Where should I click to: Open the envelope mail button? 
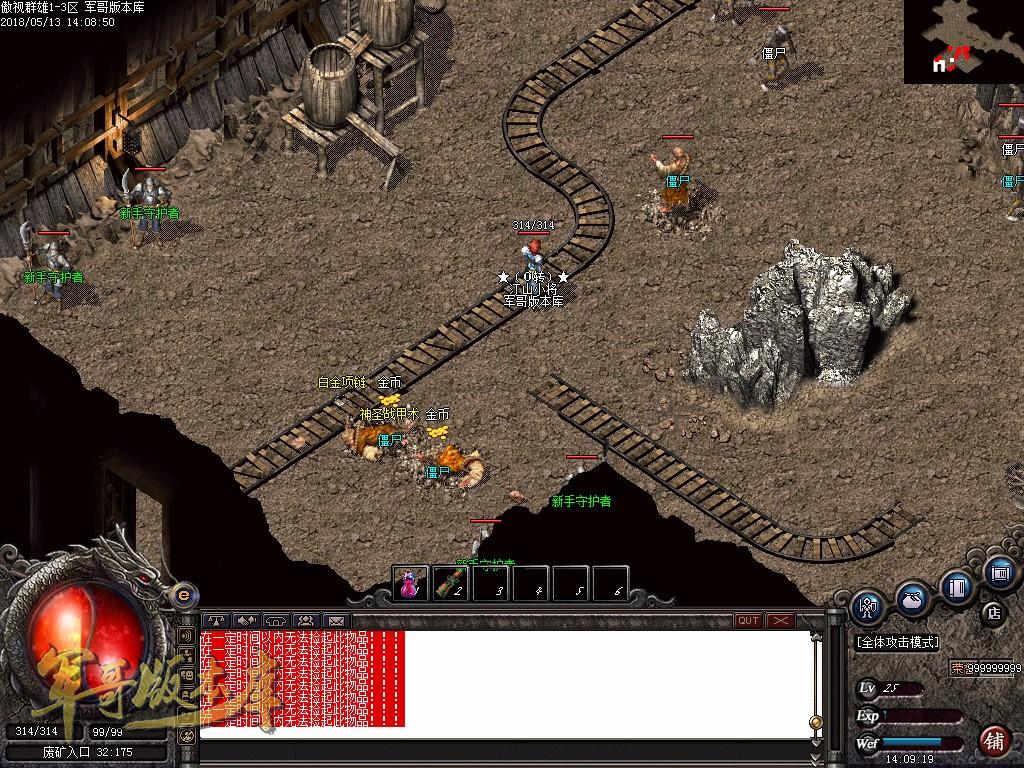point(335,620)
